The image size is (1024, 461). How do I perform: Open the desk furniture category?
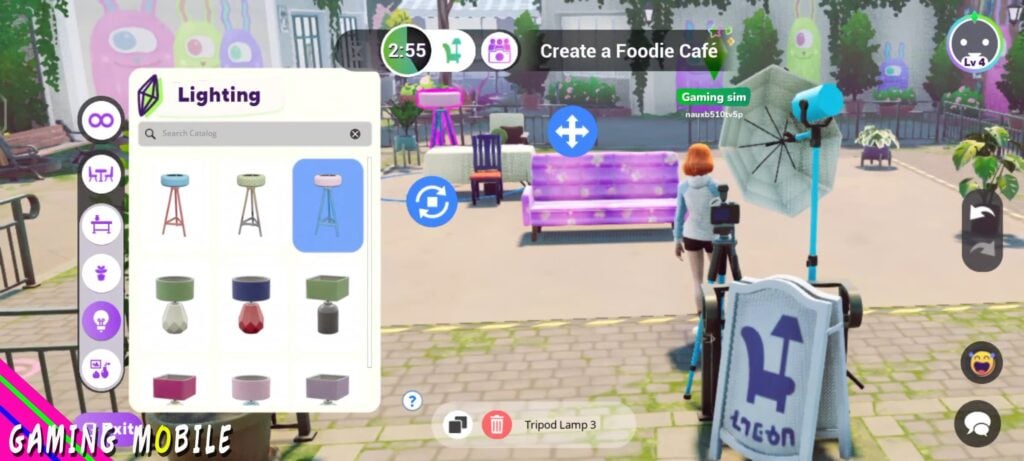[101, 223]
